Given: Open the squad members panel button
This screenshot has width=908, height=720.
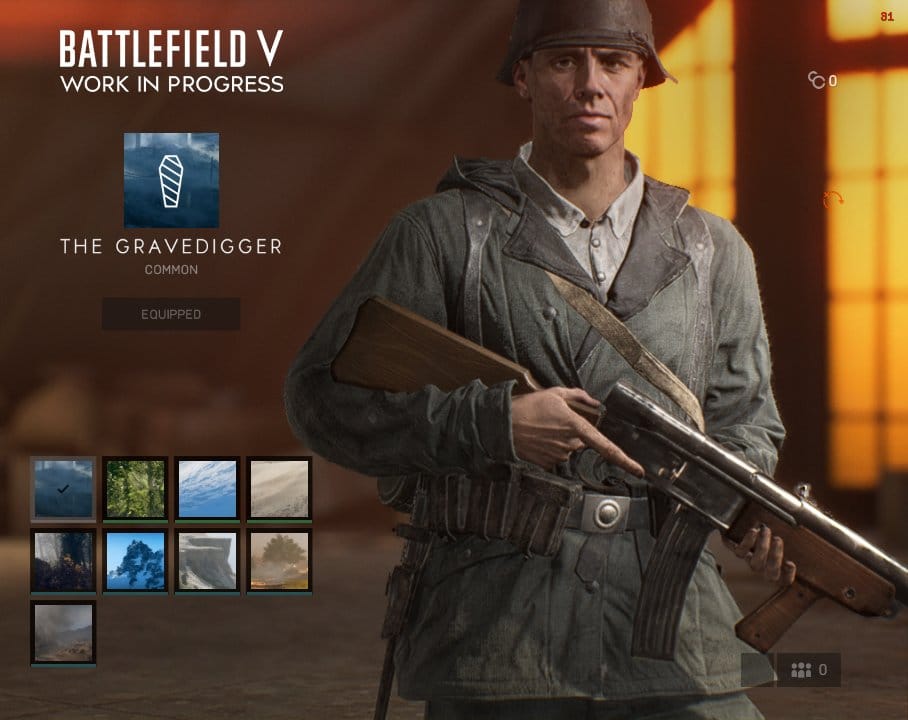Looking at the screenshot, I should (x=809, y=670).
